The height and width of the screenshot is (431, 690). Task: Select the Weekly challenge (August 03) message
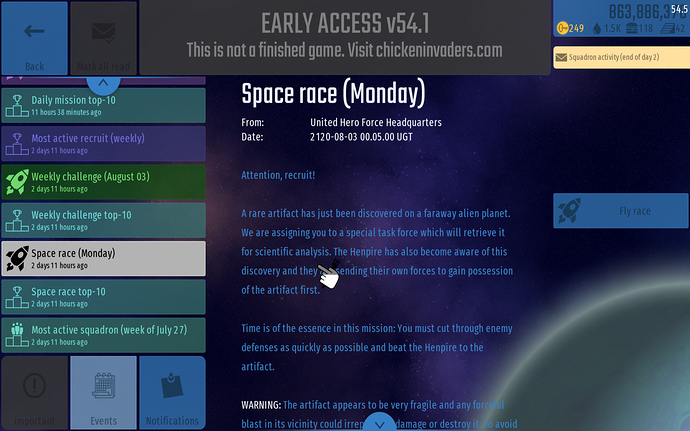click(x=104, y=181)
